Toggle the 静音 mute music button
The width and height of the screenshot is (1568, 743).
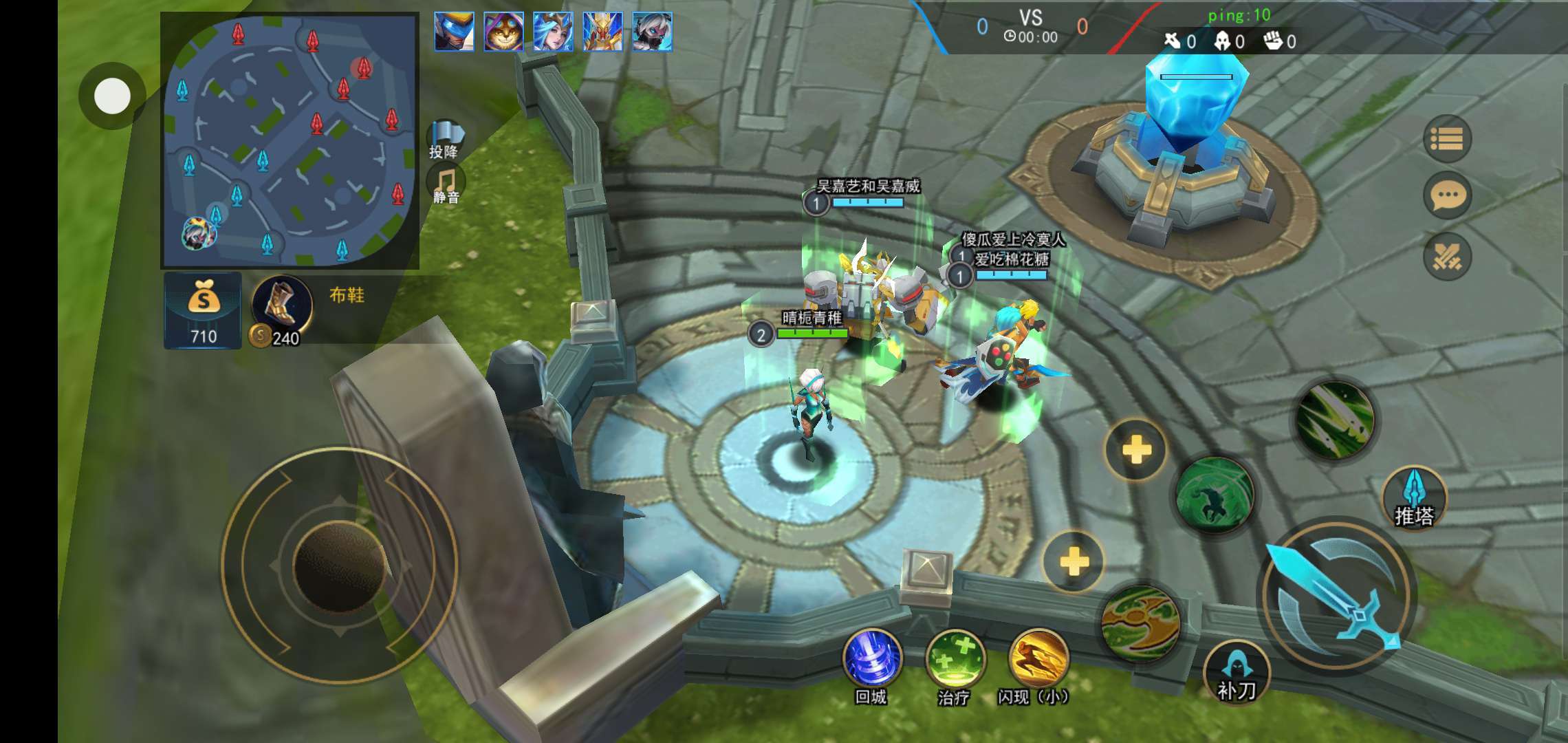point(446,184)
